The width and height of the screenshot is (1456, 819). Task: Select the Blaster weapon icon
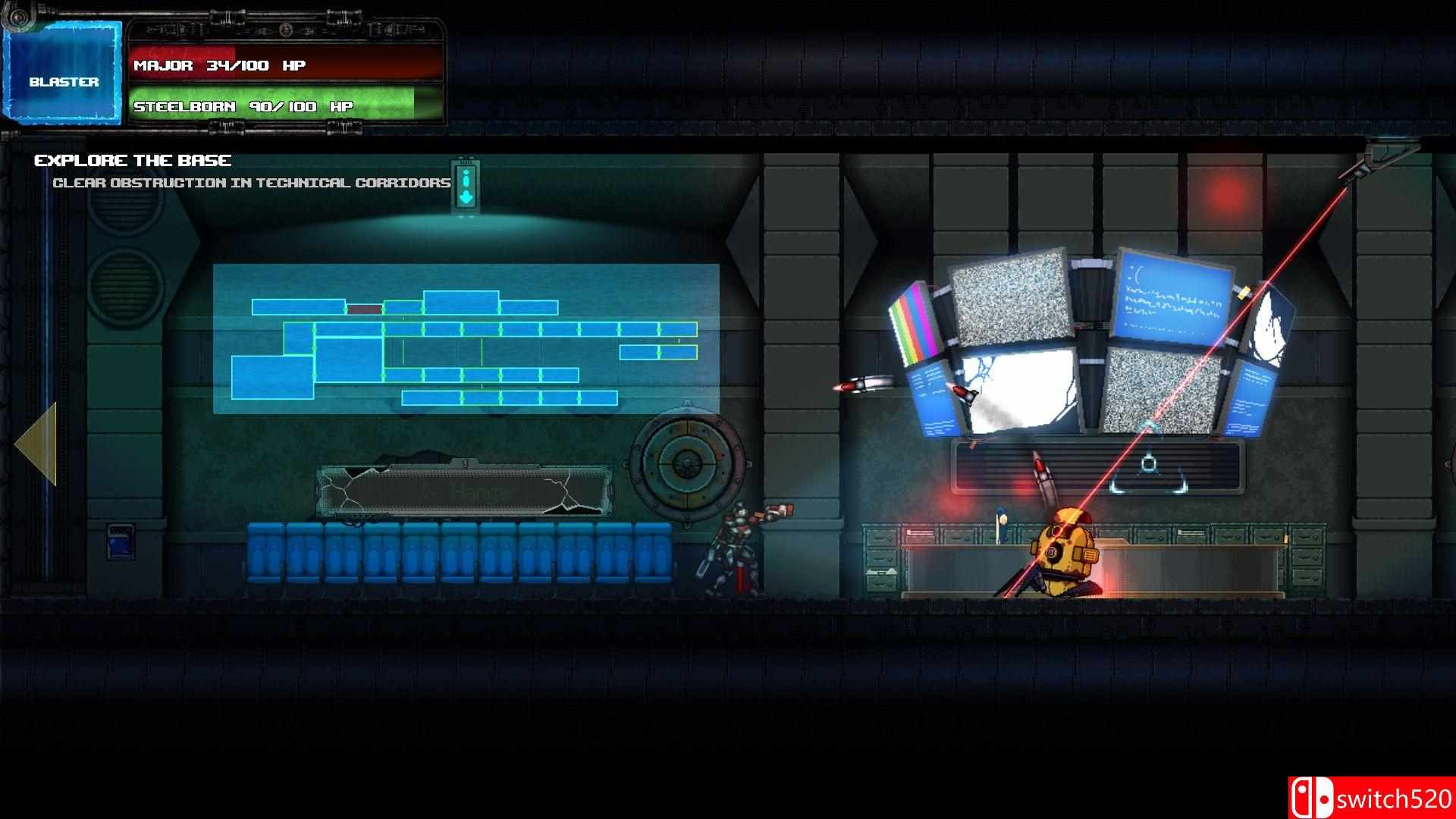coord(64,72)
